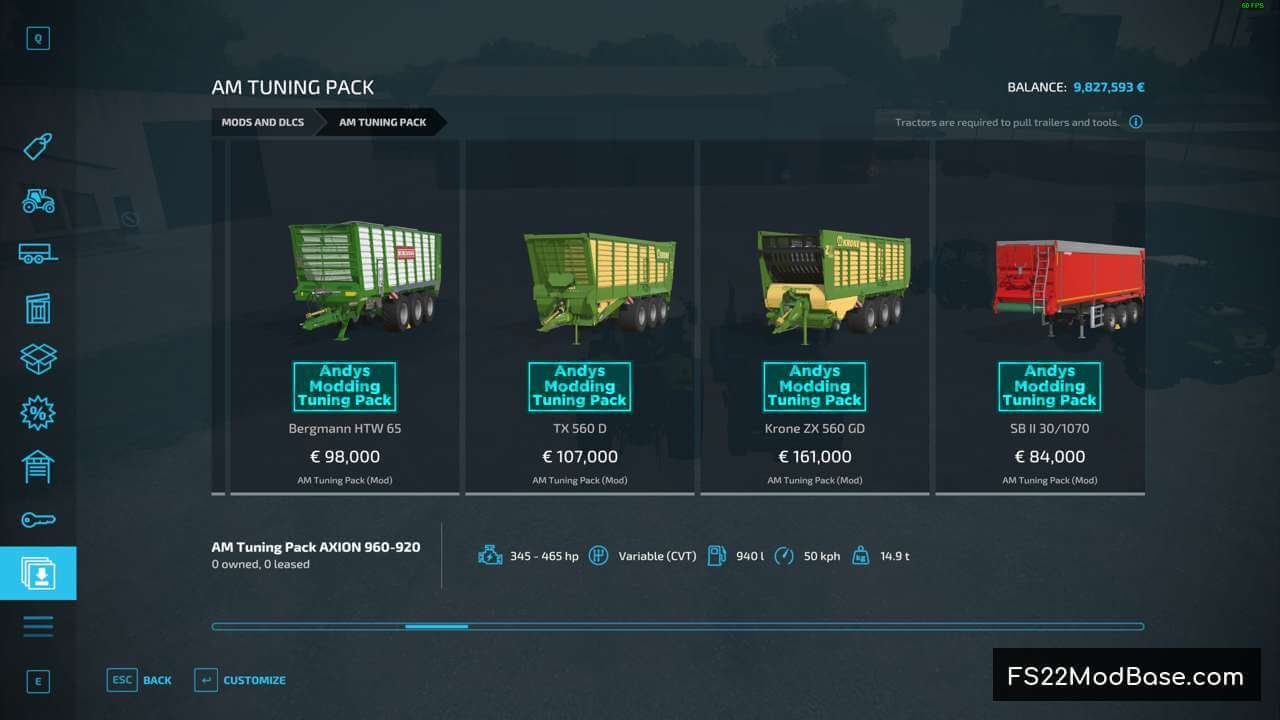Screen dimensions: 1280x720
Task: Open the leased vehicles key icon
Action: [x=38, y=519]
